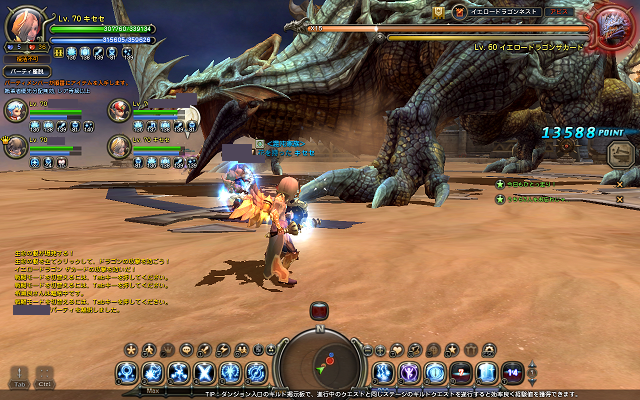Use the skill slot showing number 14
The height and width of the screenshot is (400, 640).
512,373
